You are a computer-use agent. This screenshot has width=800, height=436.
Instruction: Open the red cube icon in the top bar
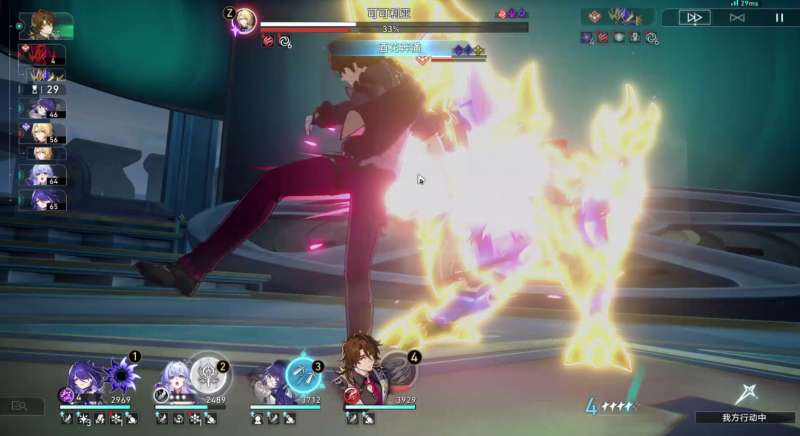592,17
